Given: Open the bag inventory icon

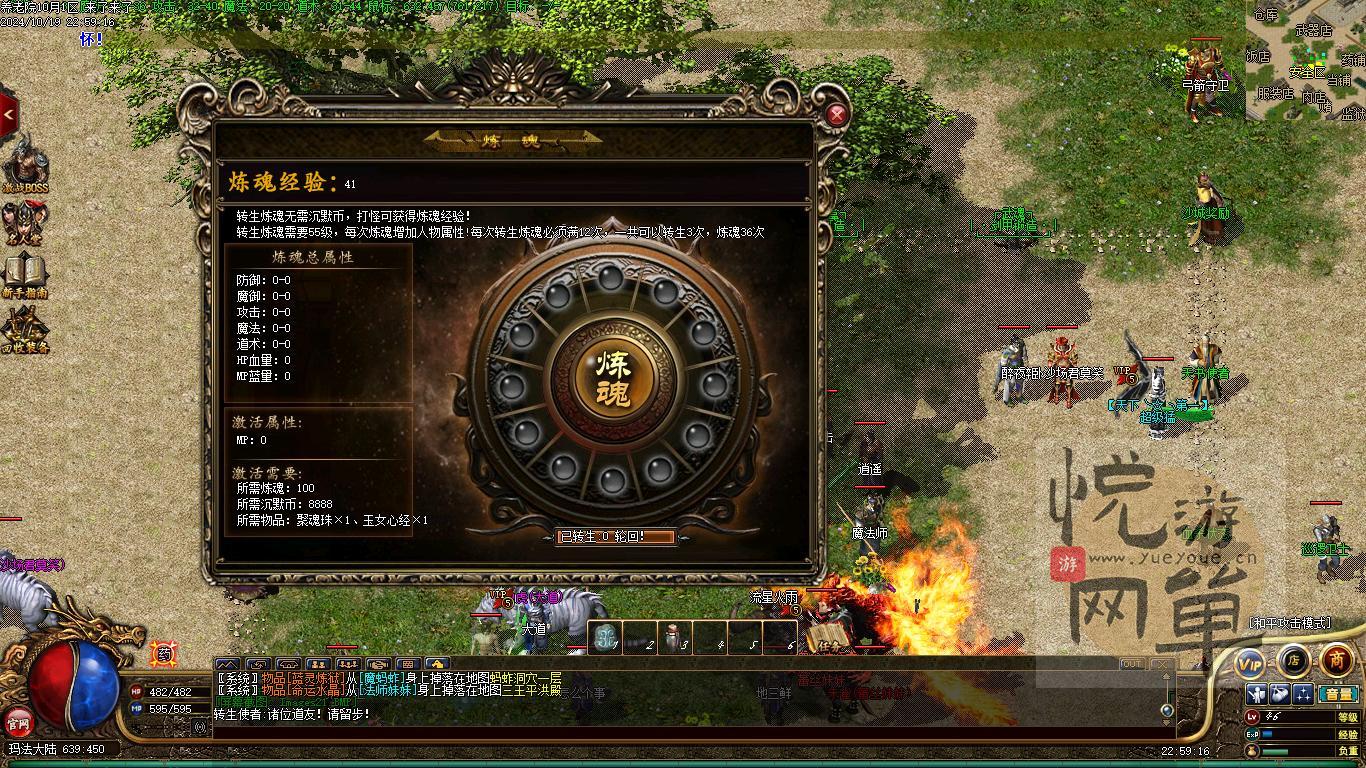Looking at the screenshot, I should pyautogui.click(x=1280, y=694).
